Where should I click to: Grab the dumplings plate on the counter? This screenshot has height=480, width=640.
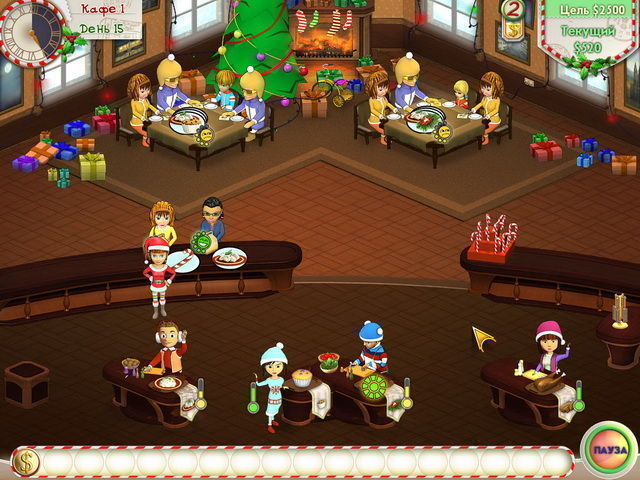click(229, 257)
